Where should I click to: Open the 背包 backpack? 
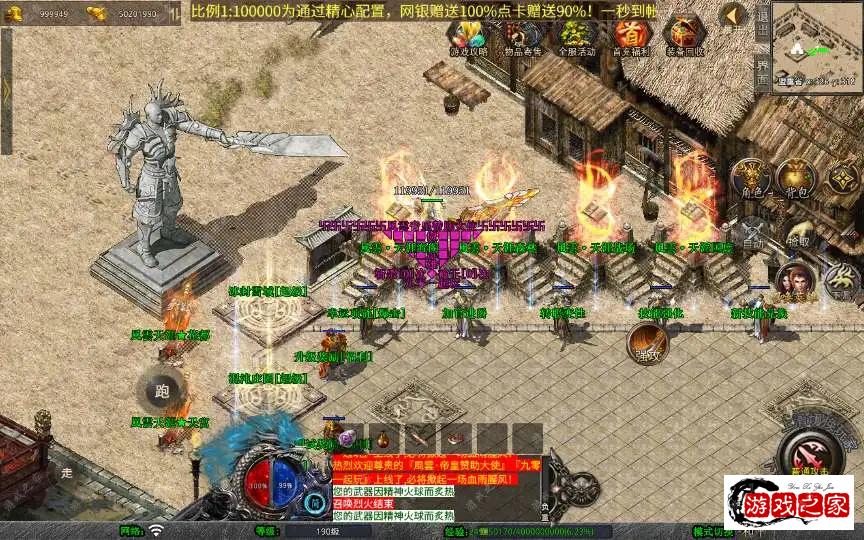(796, 177)
